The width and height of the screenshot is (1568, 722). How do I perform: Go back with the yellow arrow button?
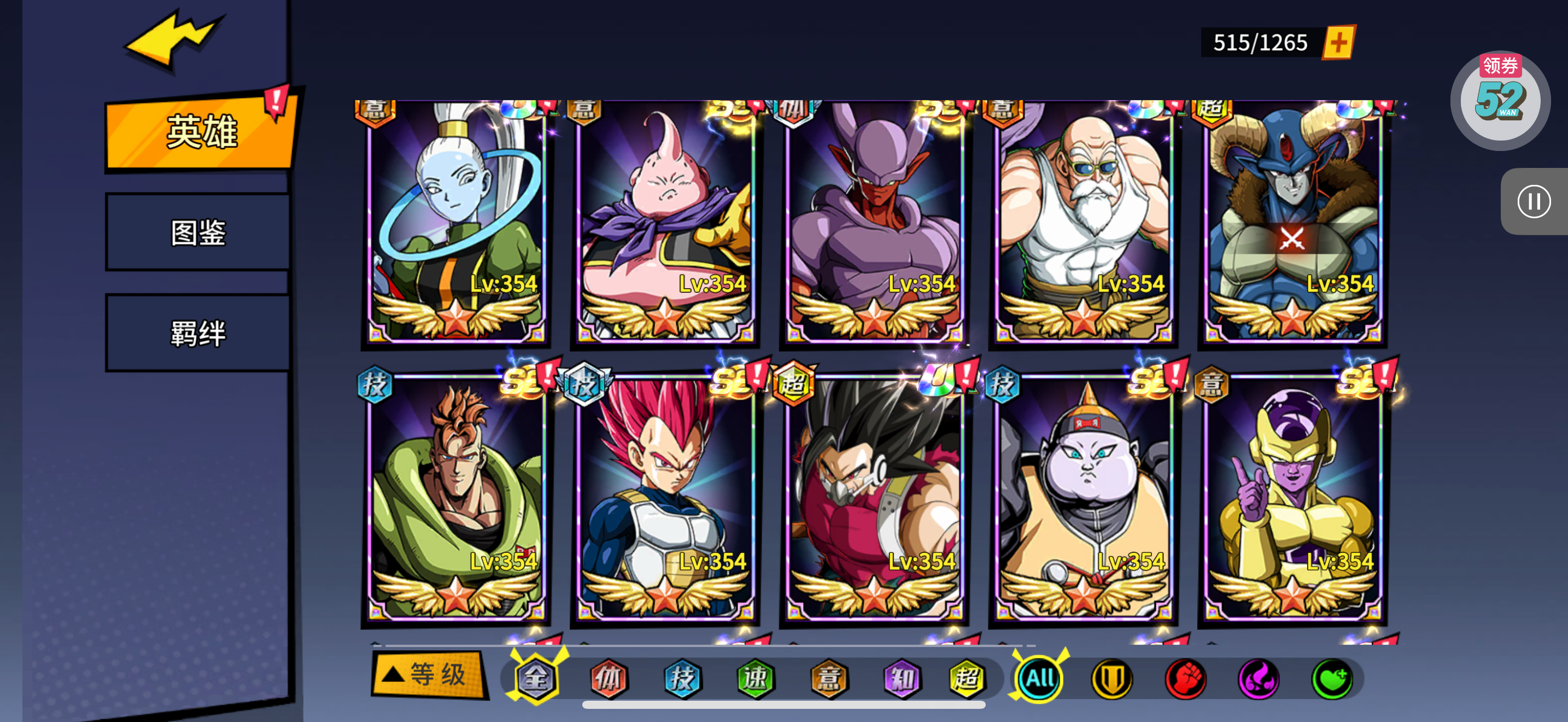click(x=173, y=39)
